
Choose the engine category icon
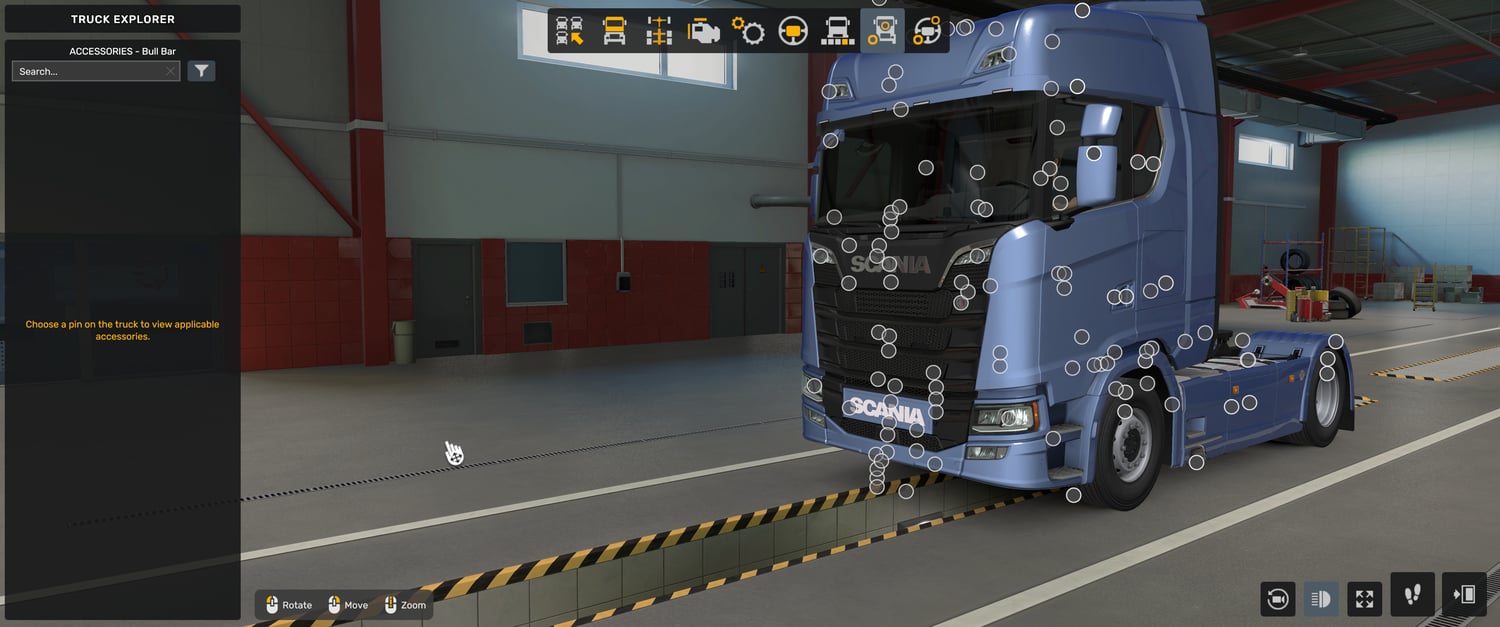coord(703,31)
